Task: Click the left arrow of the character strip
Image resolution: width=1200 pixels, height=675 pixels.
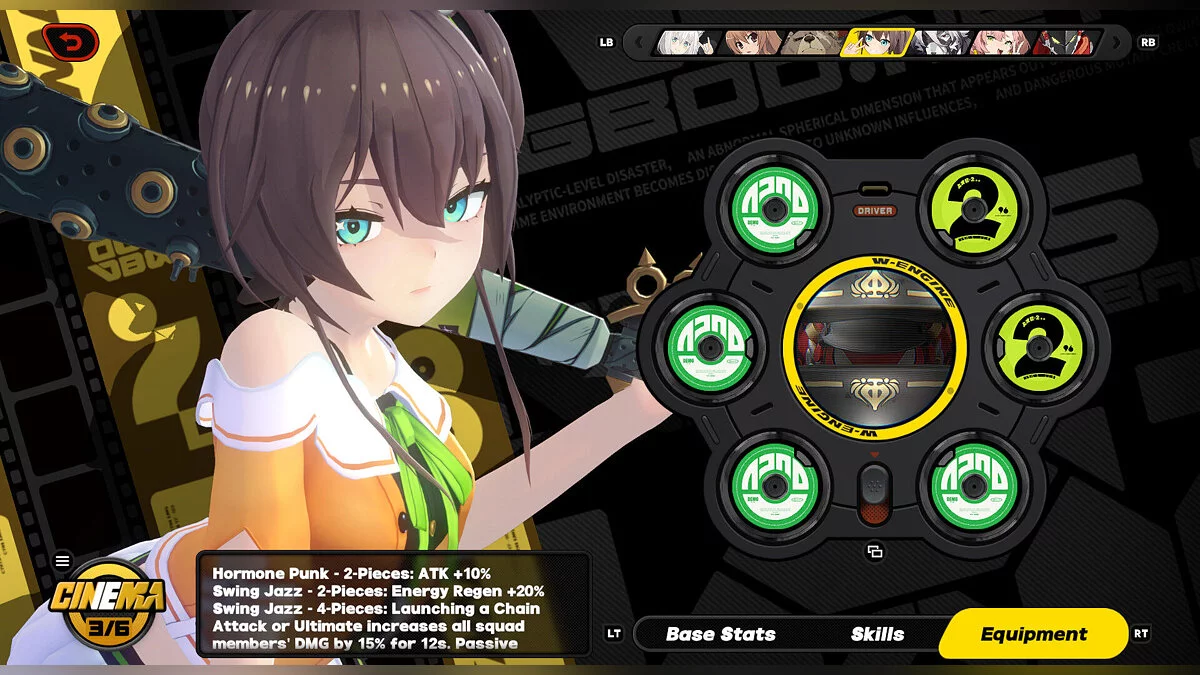Action: (x=636, y=42)
